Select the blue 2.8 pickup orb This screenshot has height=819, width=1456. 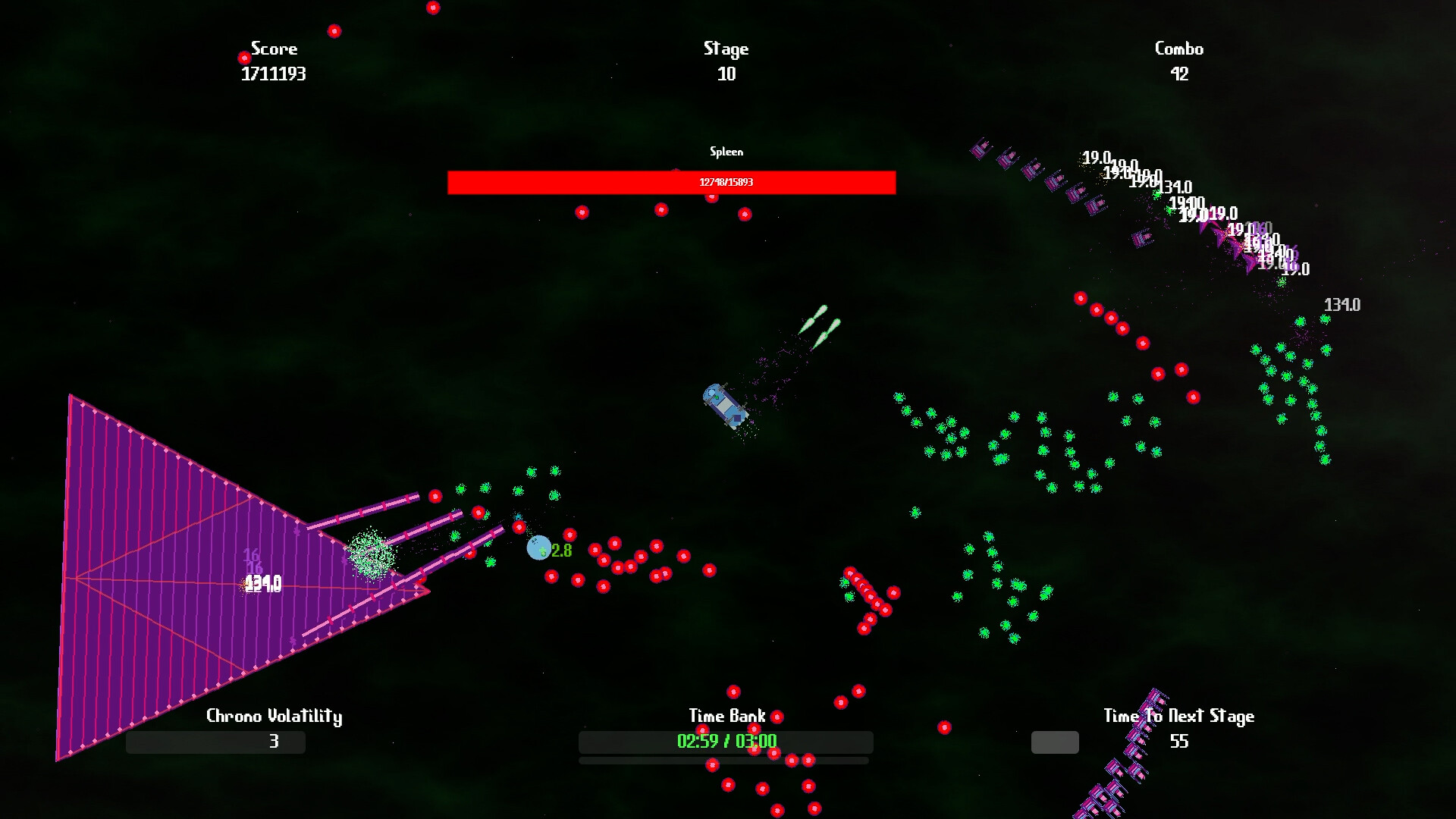point(540,549)
